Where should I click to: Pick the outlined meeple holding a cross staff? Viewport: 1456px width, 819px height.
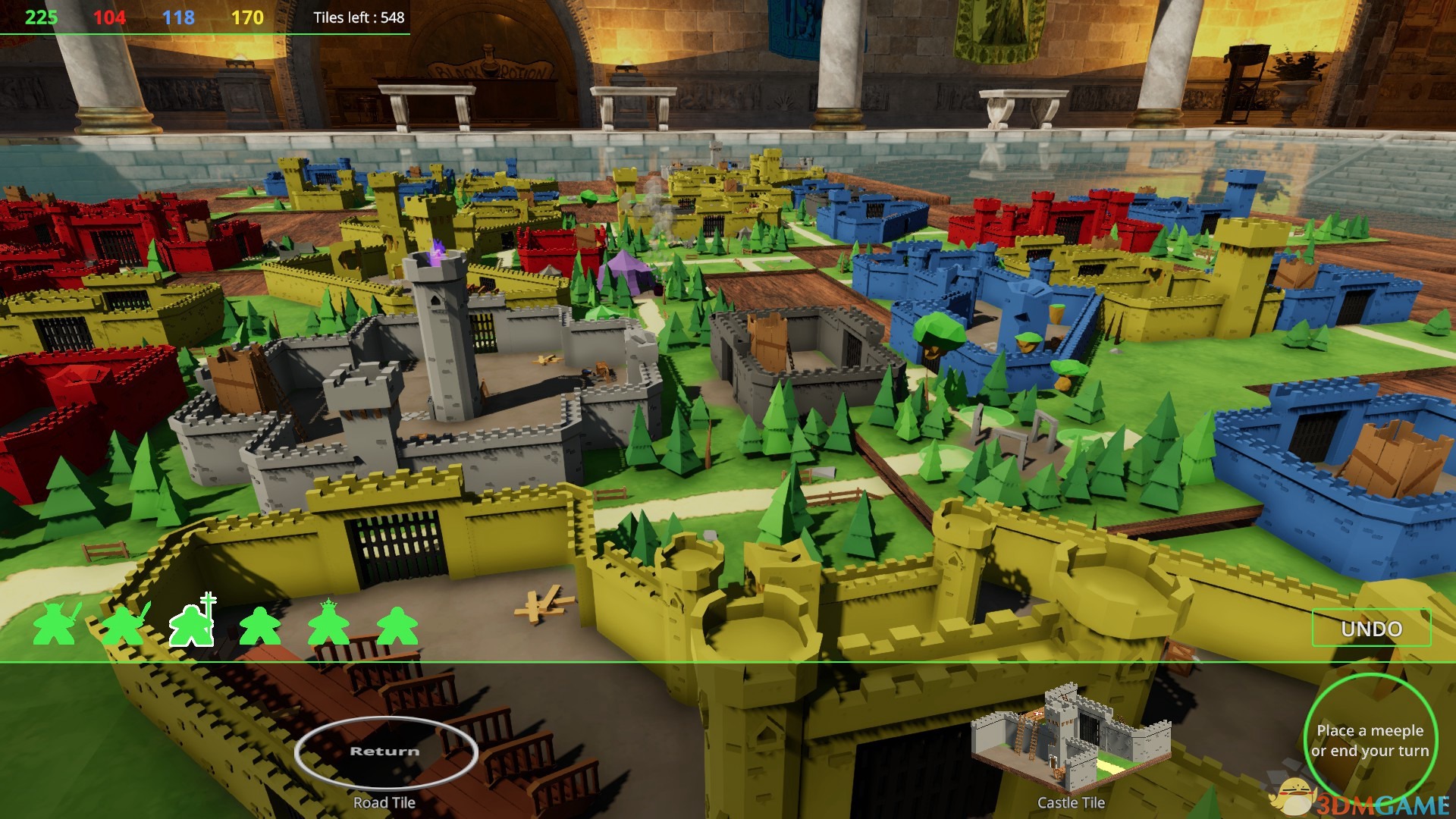pos(193,623)
